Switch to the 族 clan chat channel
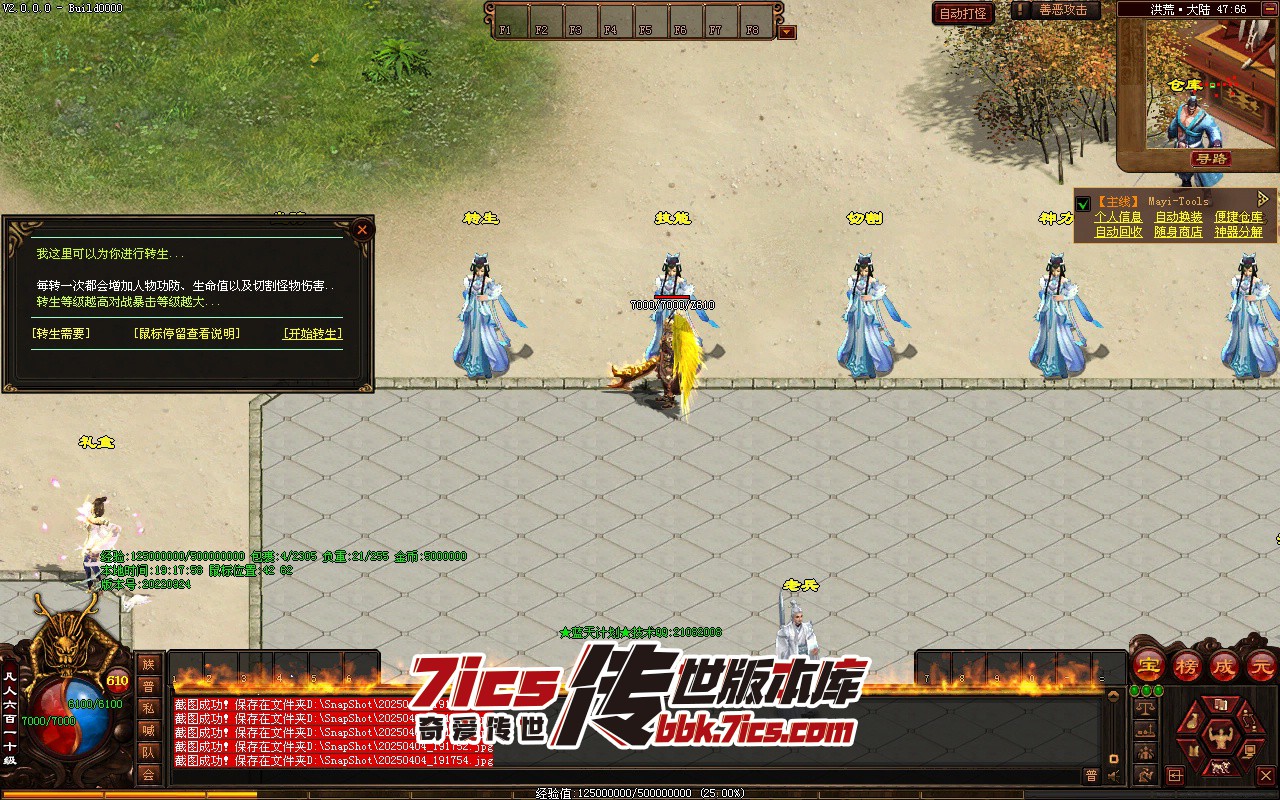This screenshot has width=1280, height=800. tap(148, 664)
